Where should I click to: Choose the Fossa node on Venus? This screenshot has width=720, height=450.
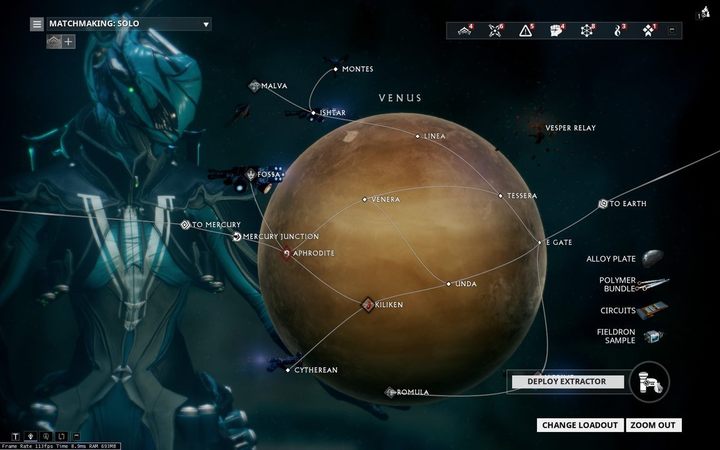(251, 175)
